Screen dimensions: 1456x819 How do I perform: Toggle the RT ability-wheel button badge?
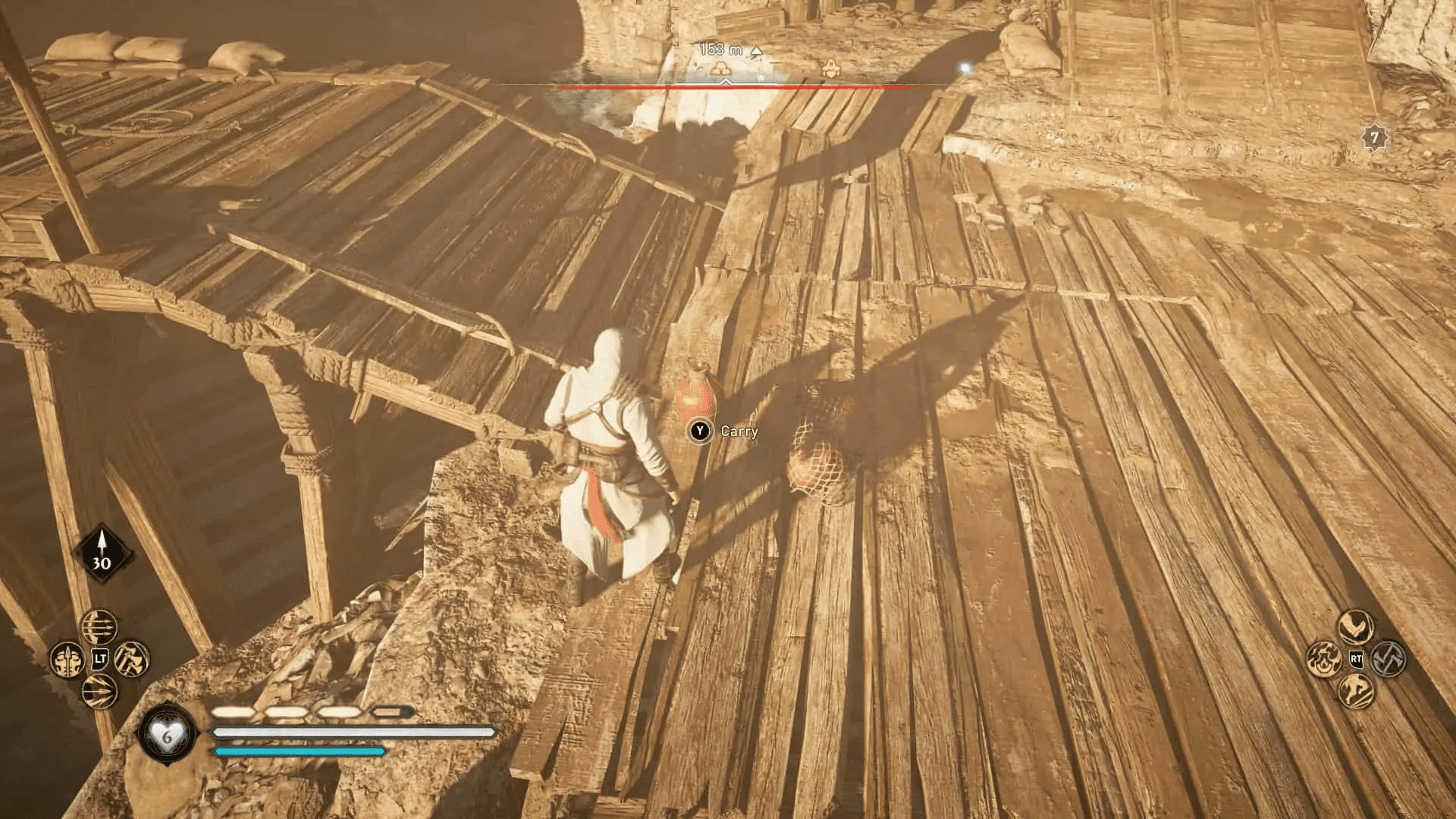click(1357, 660)
